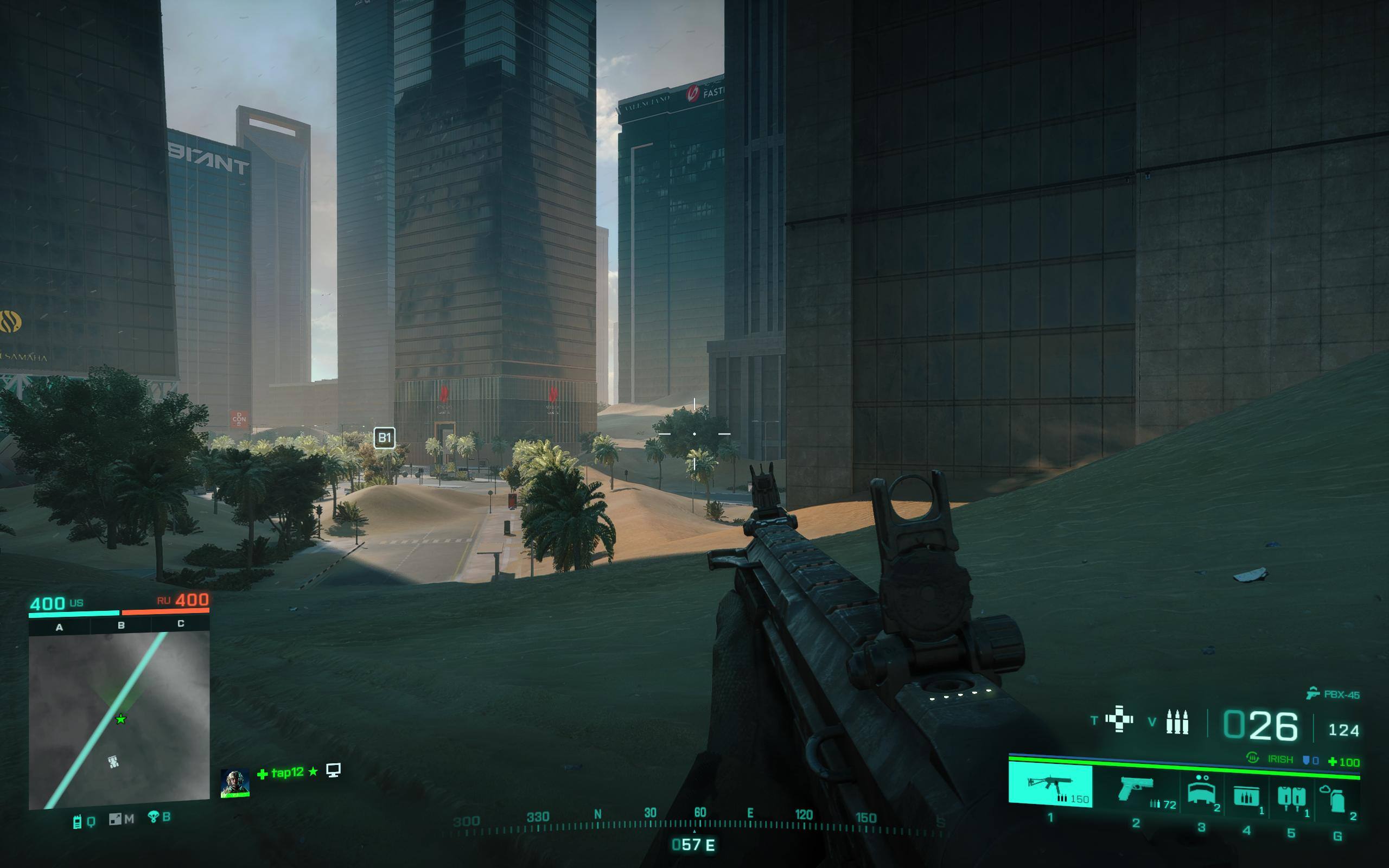This screenshot has height=868, width=1389.
Task: Open the parachute call-in icon
Action: 153,817
